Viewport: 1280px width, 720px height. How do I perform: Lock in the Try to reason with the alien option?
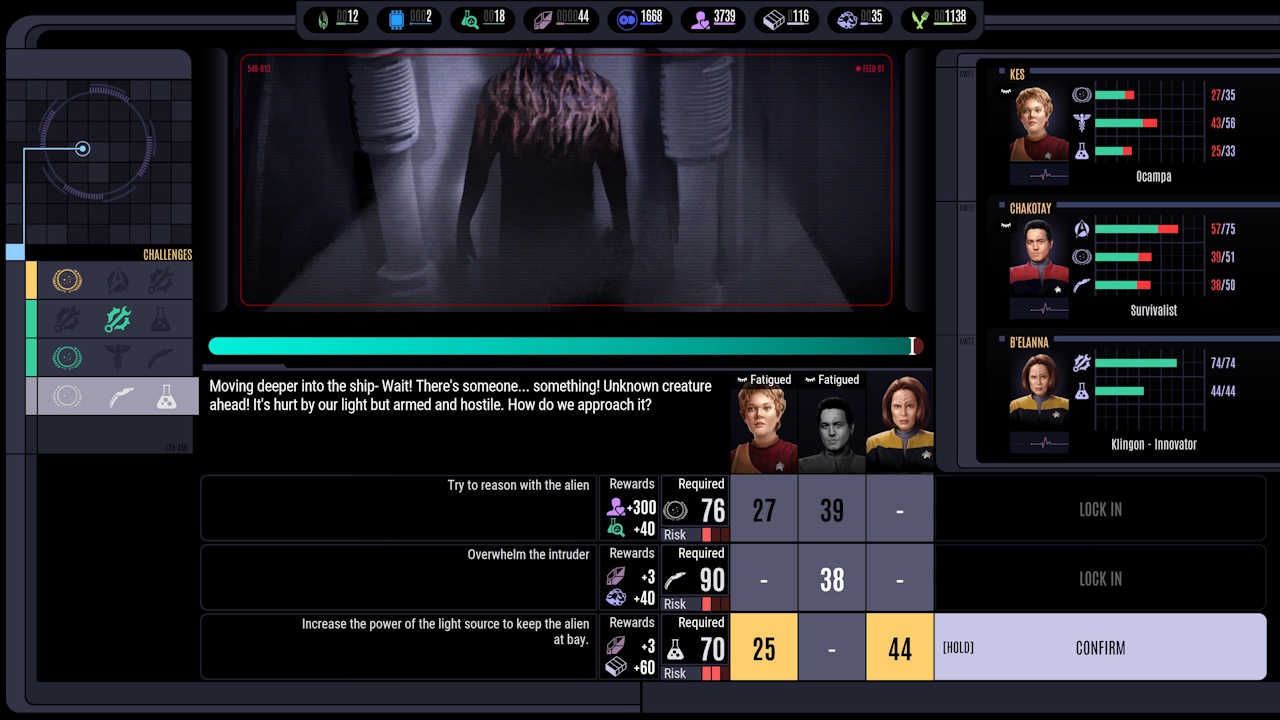click(x=1100, y=509)
